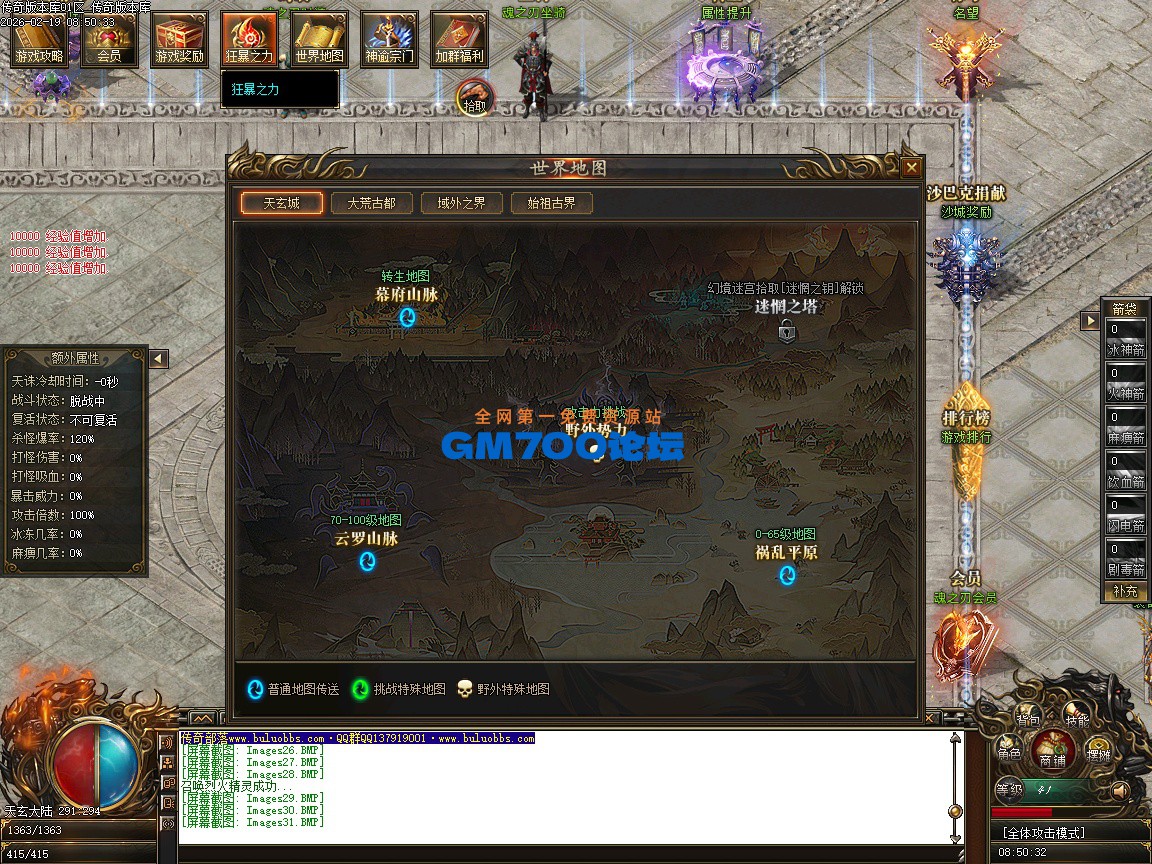Toggle the sound speaker button

(x=1120, y=790)
